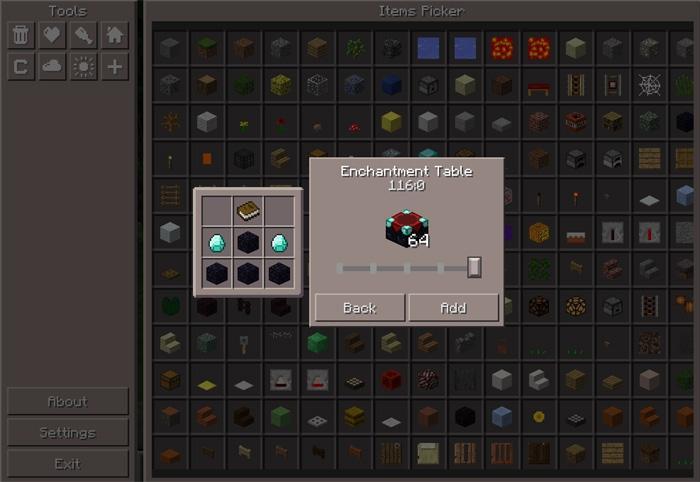Screen dimensions: 700x482
Task: Activate the home tool icon
Action: [x=115, y=35]
